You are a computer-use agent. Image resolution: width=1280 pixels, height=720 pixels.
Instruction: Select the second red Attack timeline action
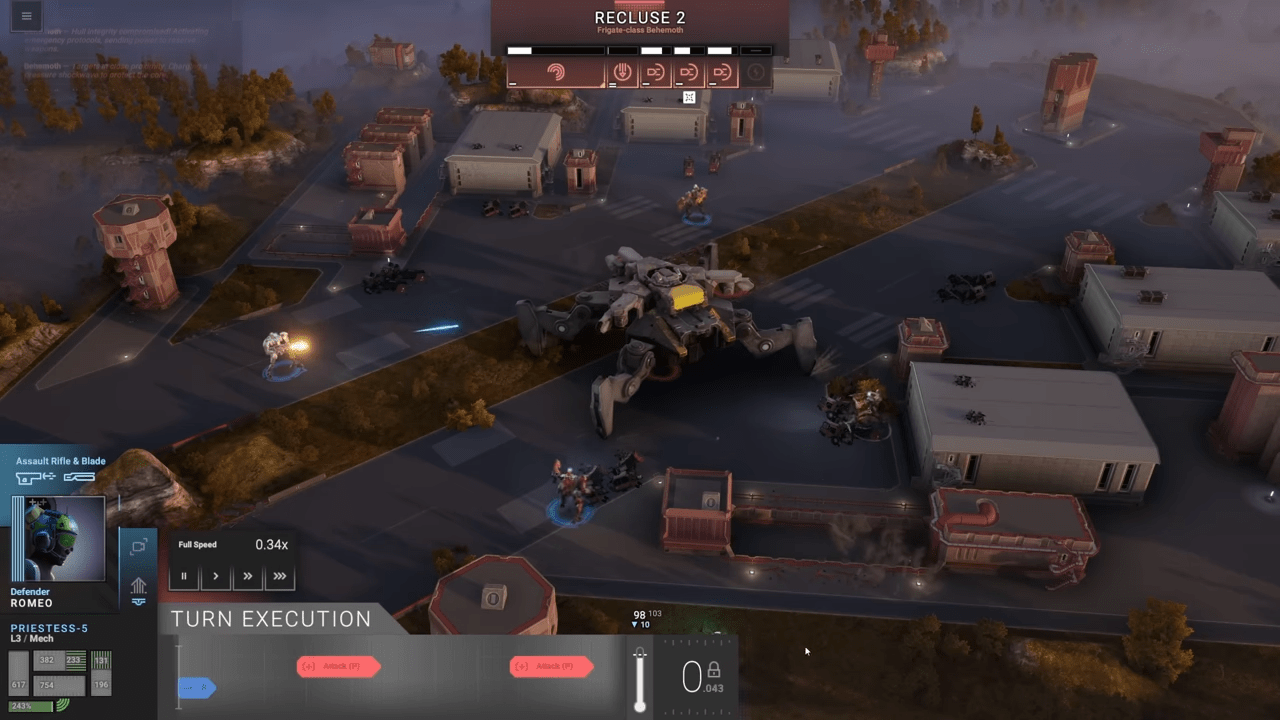tap(551, 666)
